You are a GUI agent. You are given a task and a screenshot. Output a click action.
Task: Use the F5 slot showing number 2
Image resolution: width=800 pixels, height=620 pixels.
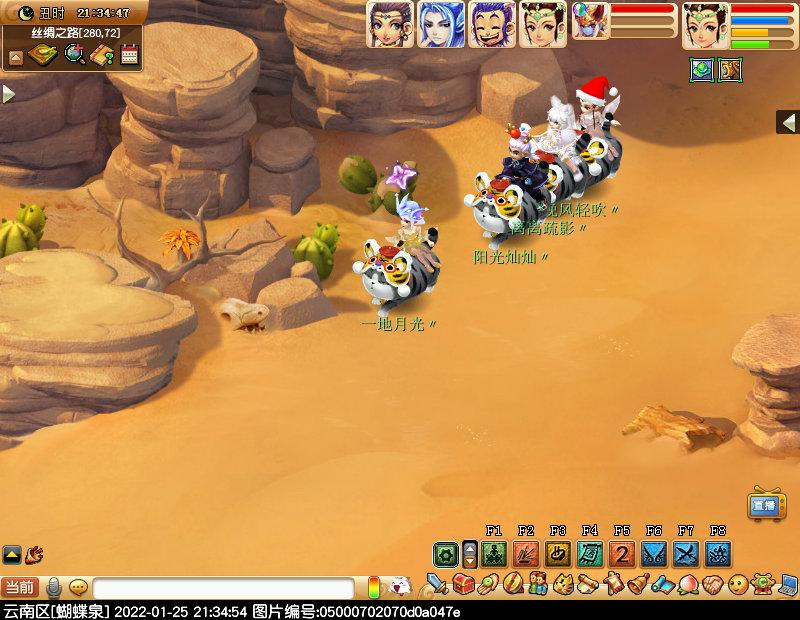(622, 553)
